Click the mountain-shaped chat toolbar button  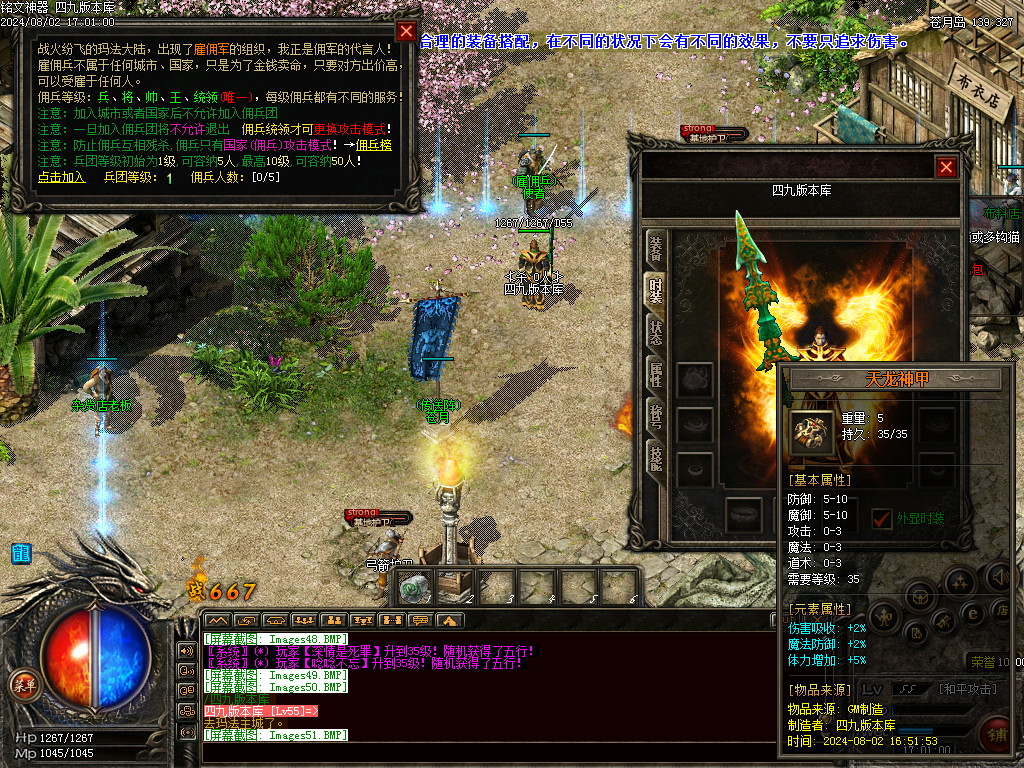pyautogui.click(x=217, y=621)
